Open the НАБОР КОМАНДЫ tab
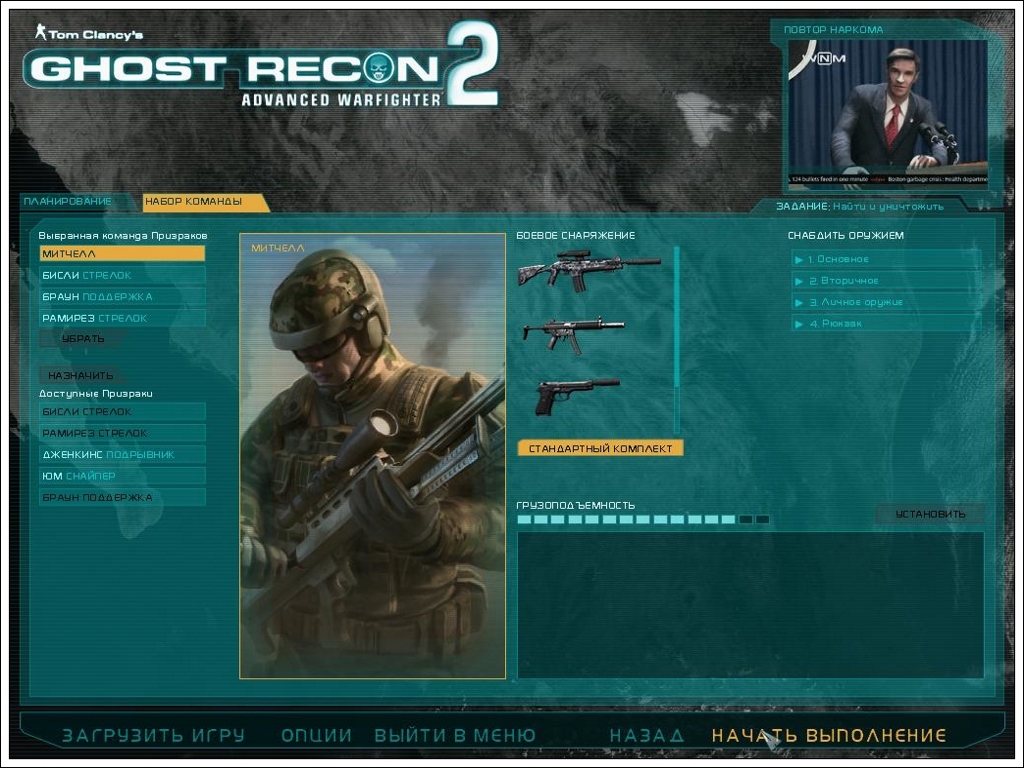 (x=194, y=202)
